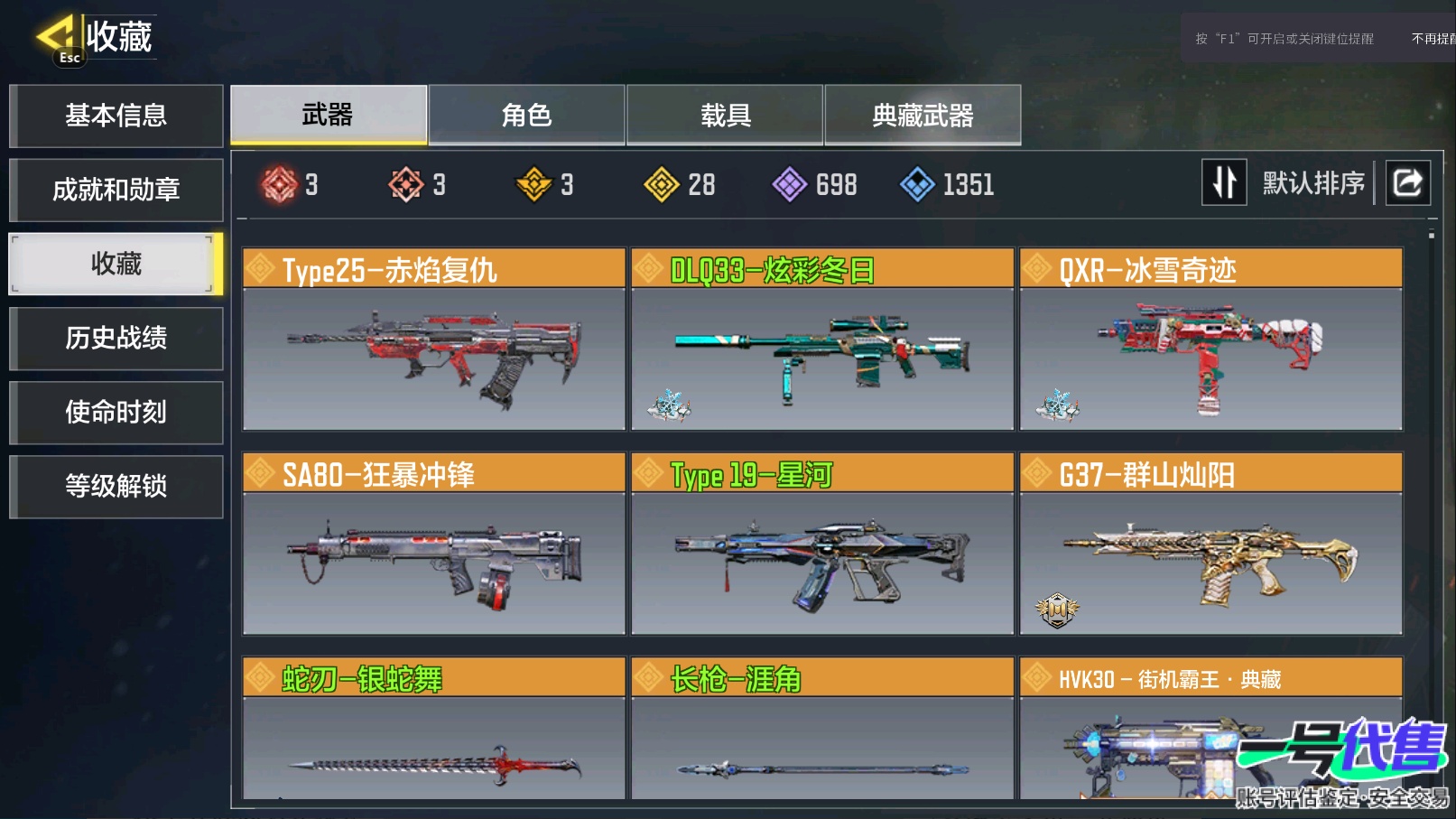This screenshot has width=1456, height=819.
Task: Toggle the purple rarity filter showing 698
Action: click(x=789, y=184)
